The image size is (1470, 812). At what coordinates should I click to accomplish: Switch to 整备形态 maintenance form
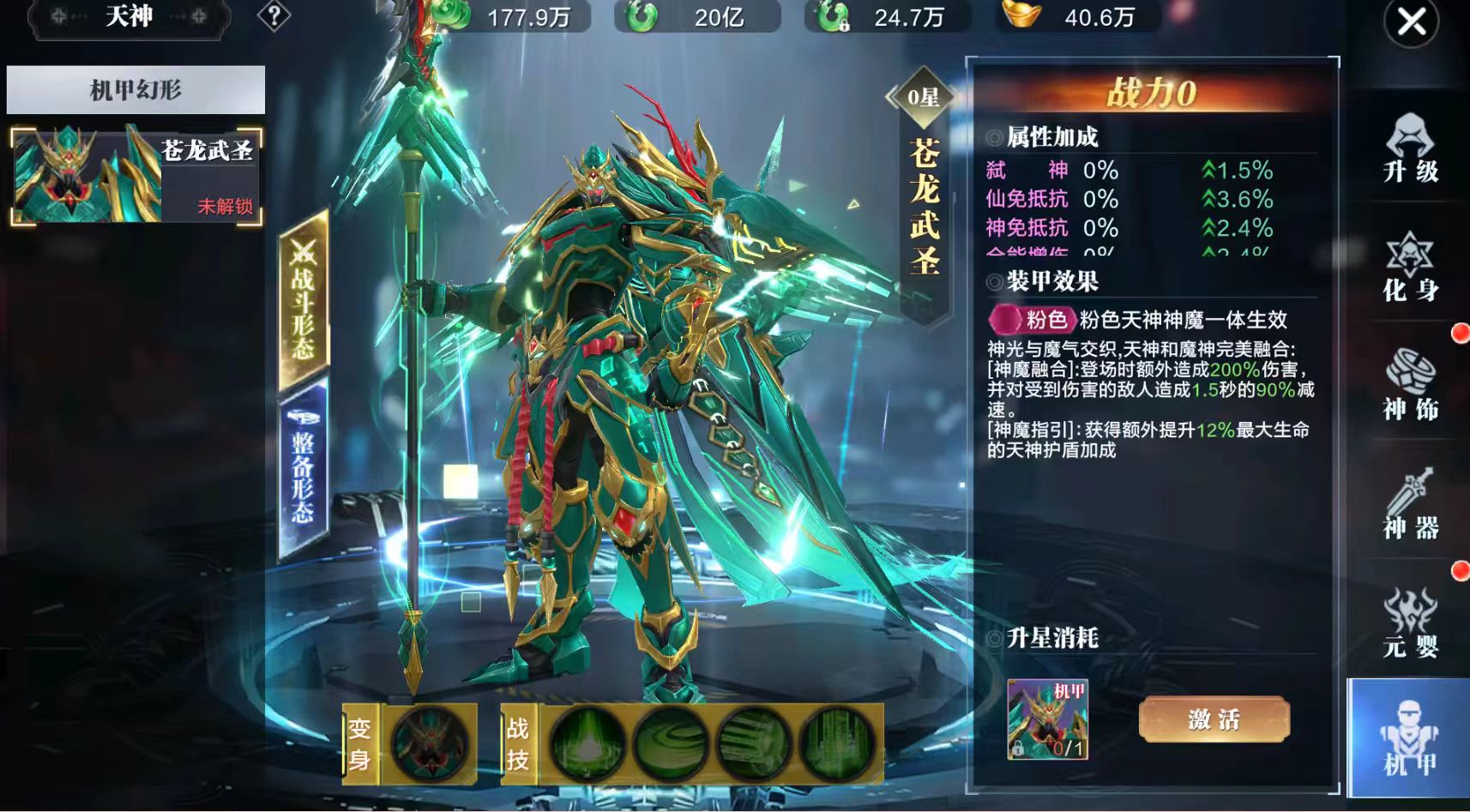(304, 470)
